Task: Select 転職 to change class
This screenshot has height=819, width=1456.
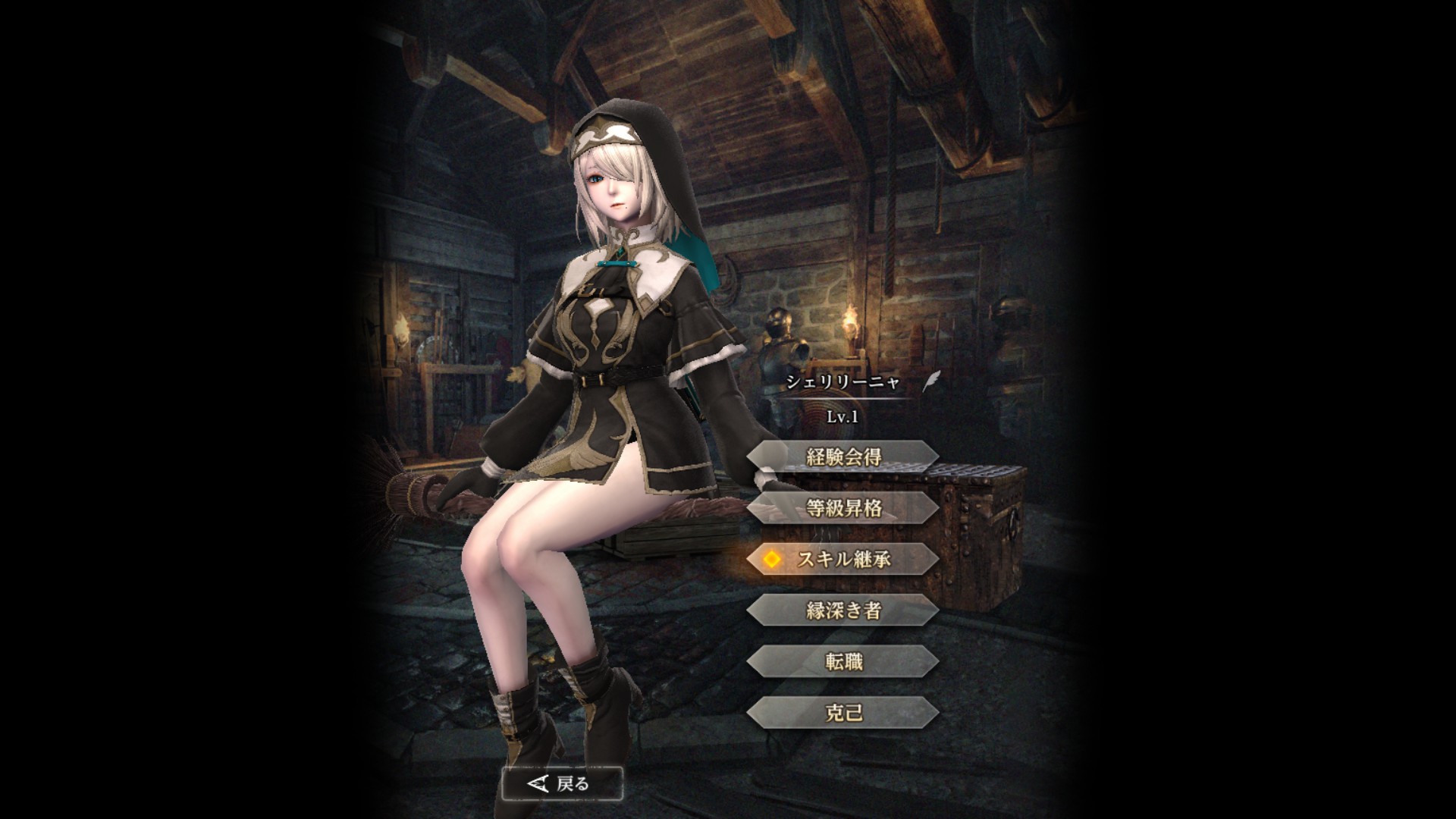Action: [x=843, y=661]
